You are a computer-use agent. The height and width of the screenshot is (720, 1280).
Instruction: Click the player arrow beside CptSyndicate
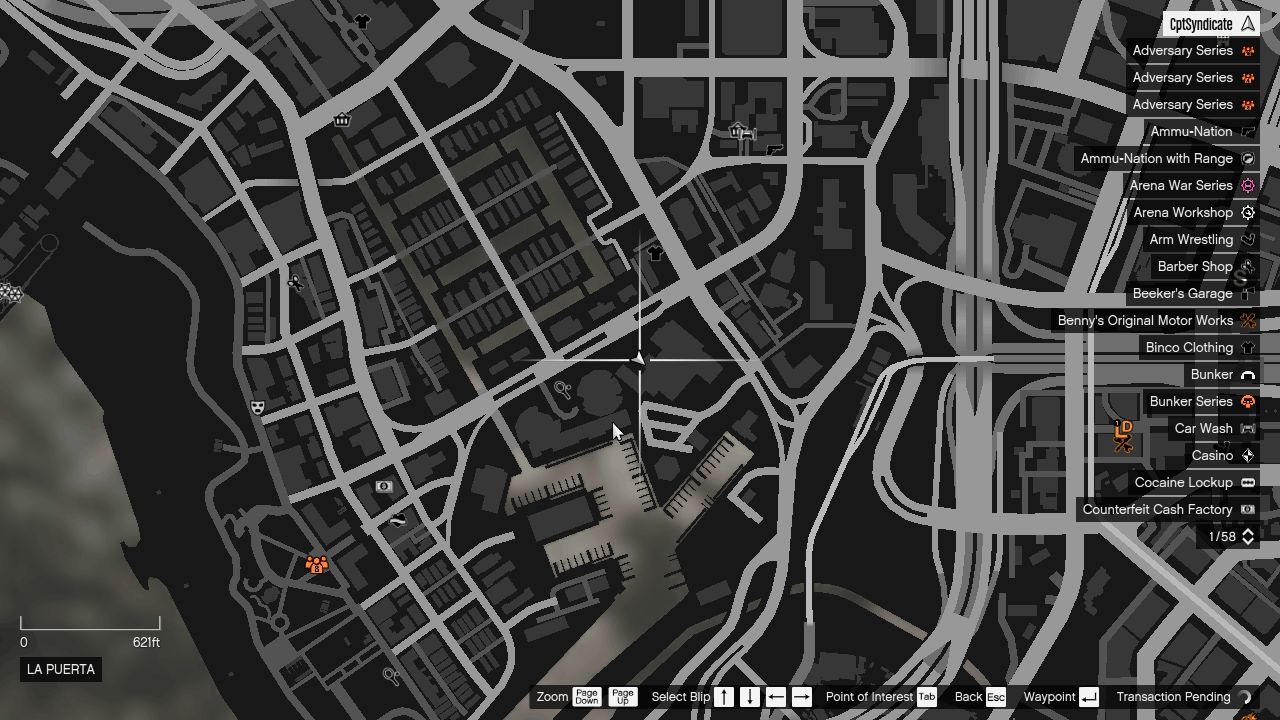click(1249, 23)
